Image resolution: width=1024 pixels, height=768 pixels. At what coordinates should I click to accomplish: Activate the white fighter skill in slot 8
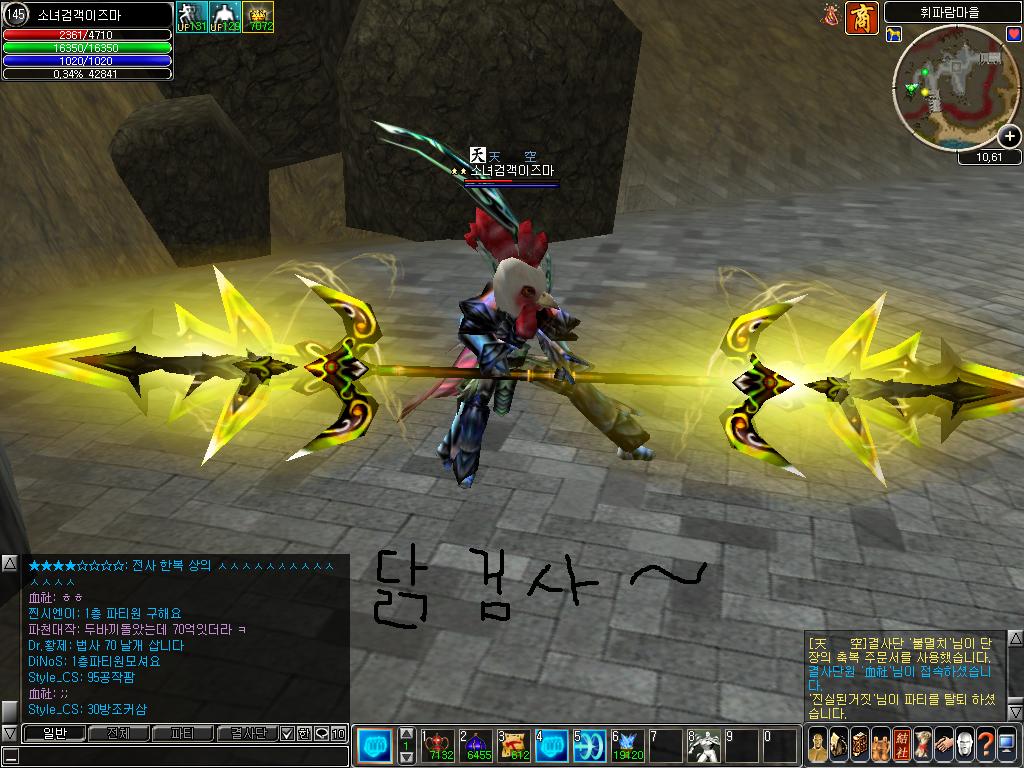[703, 746]
